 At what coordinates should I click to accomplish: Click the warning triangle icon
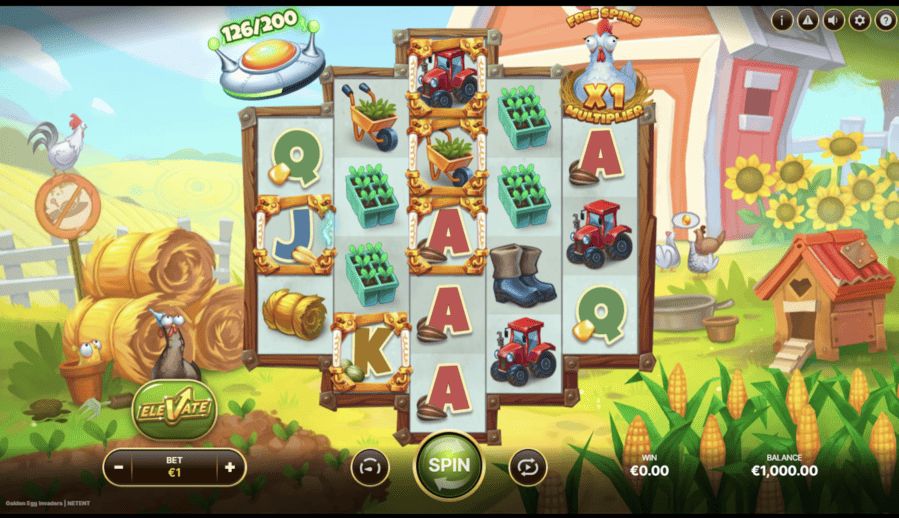point(808,19)
